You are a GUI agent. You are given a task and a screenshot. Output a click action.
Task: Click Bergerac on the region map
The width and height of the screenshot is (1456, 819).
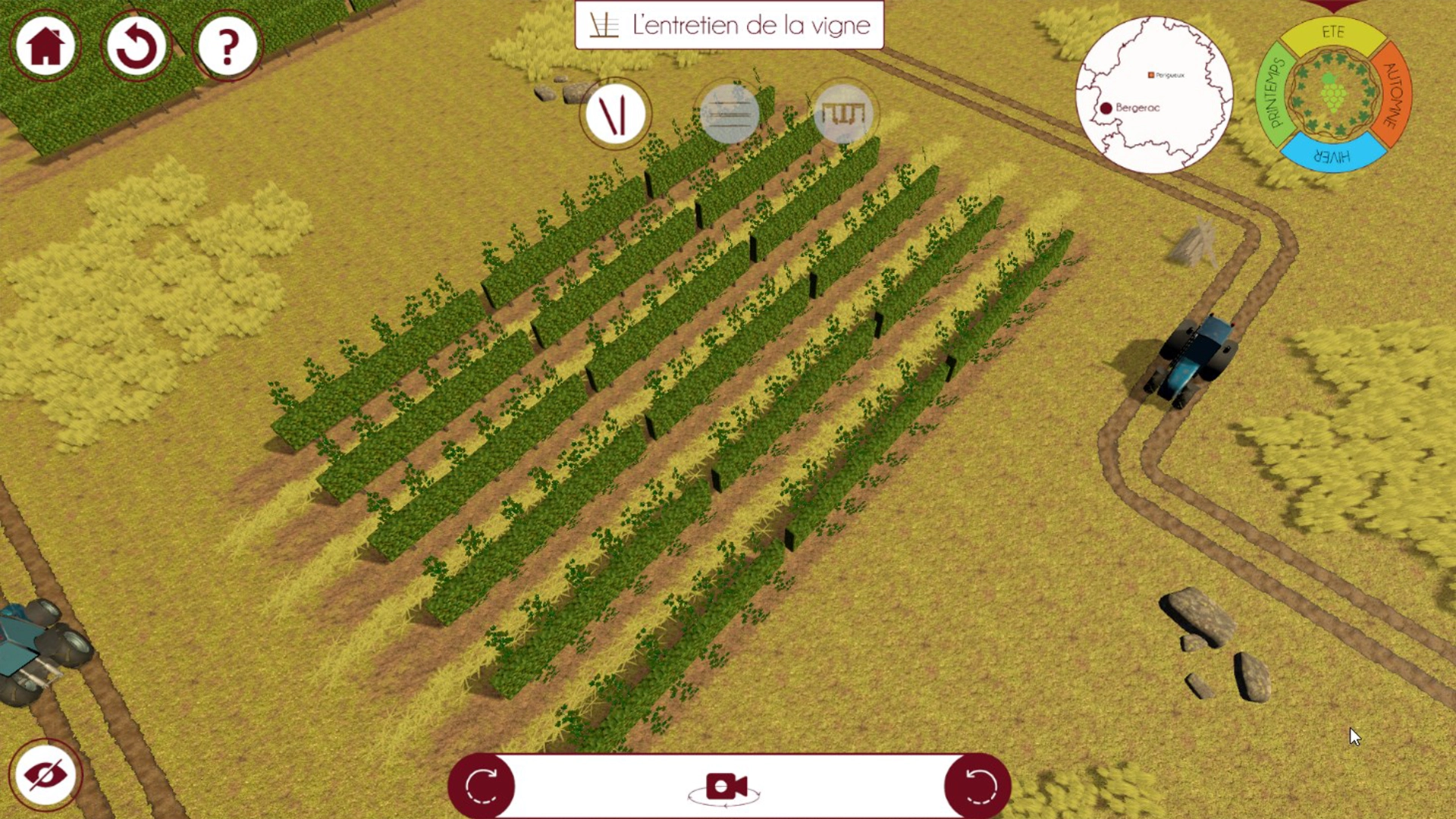(1106, 108)
